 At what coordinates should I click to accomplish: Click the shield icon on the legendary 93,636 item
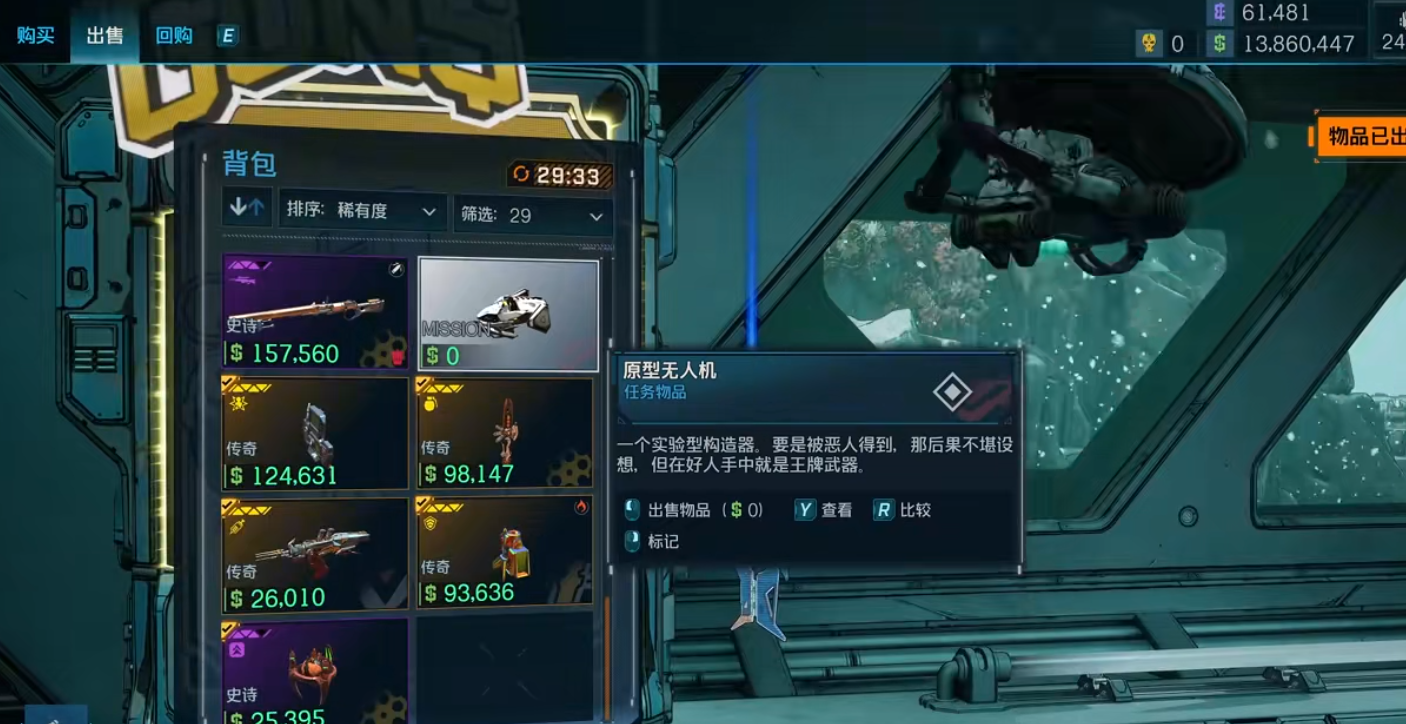tap(429, 524)
